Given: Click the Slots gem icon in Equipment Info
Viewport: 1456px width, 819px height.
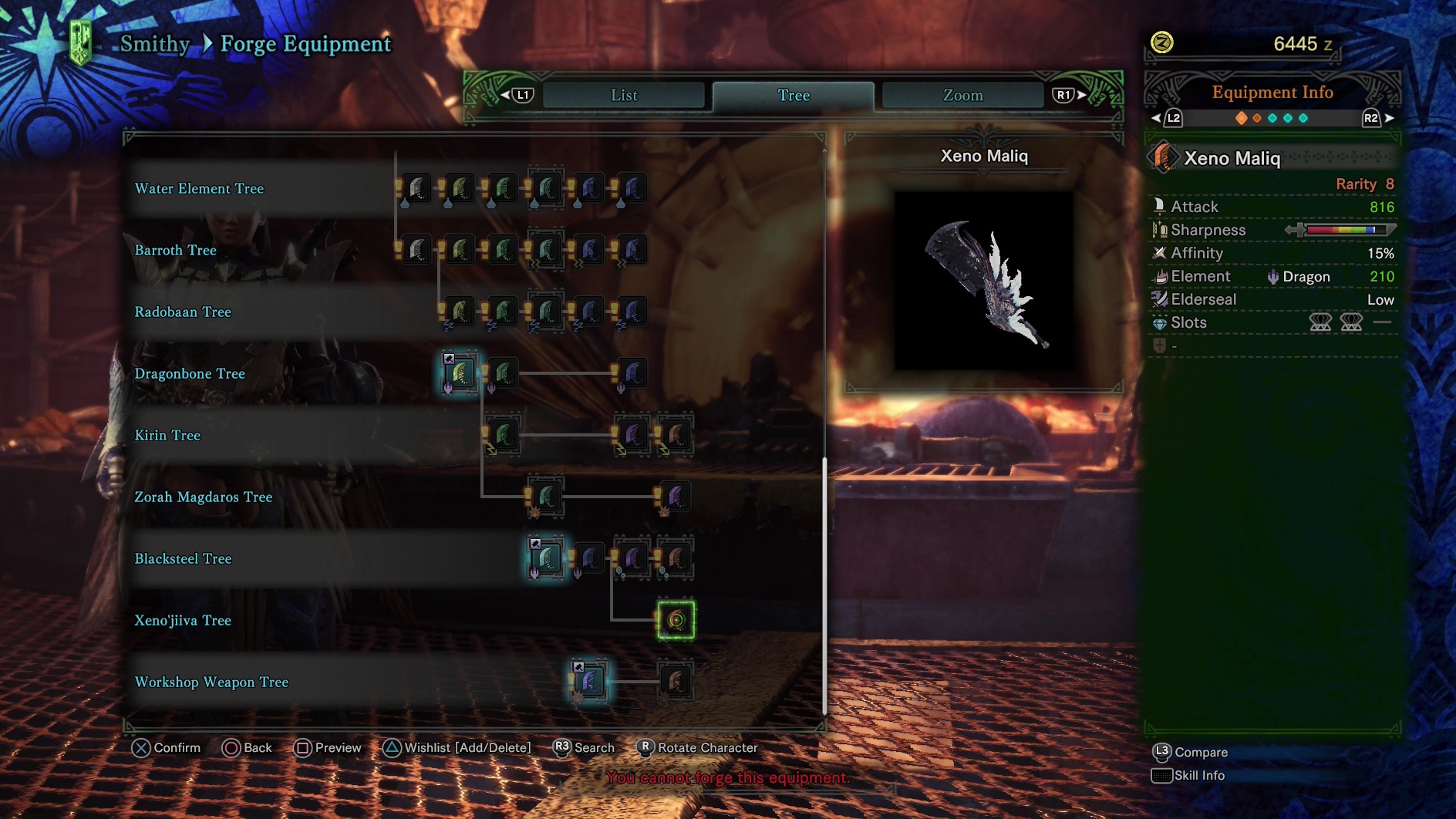Looking at the screenshot, I should [1159, 322].
